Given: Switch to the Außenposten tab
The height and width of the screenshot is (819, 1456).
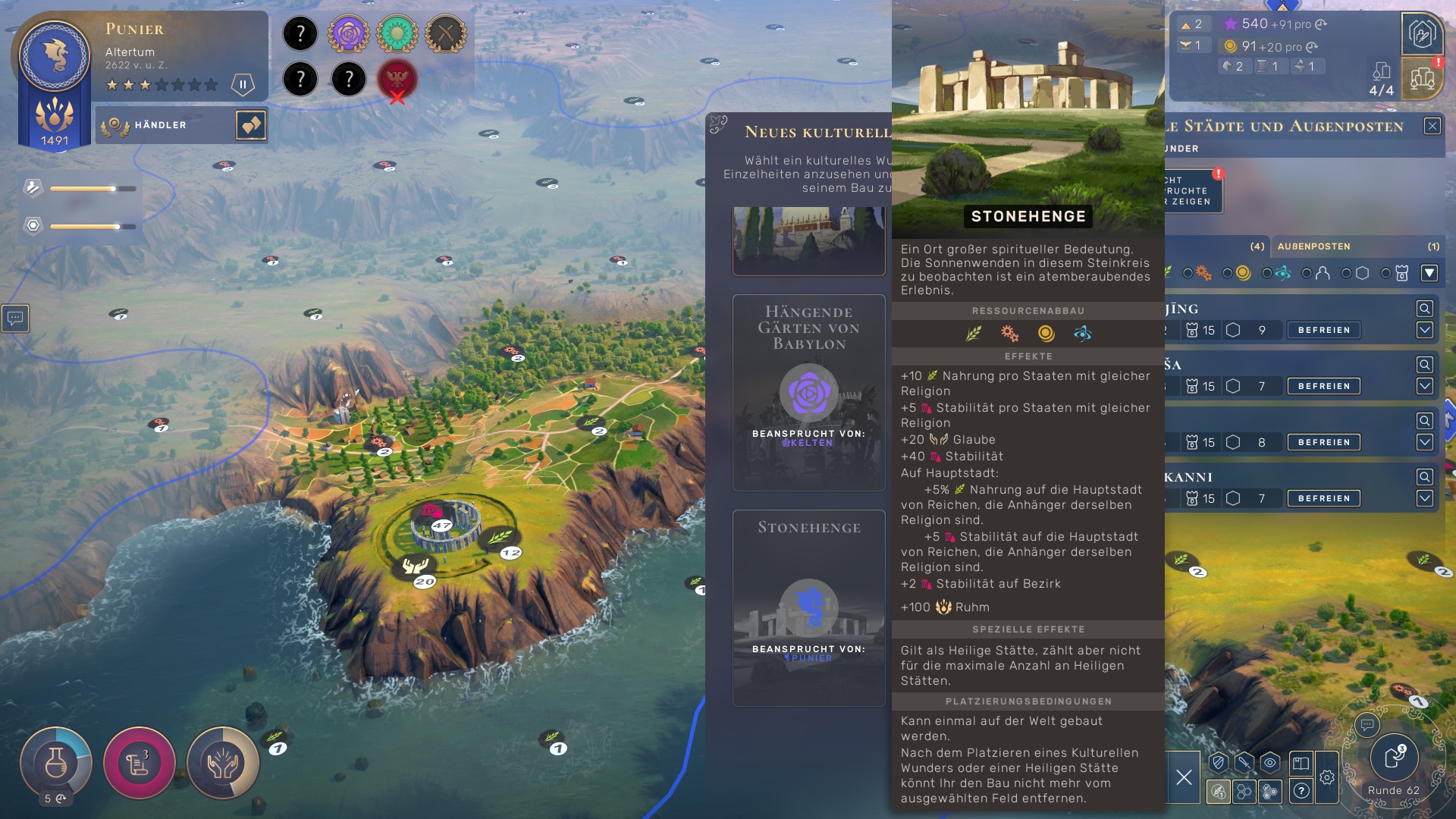Looking at the screenshot, I should click(x=1313, y=246).
